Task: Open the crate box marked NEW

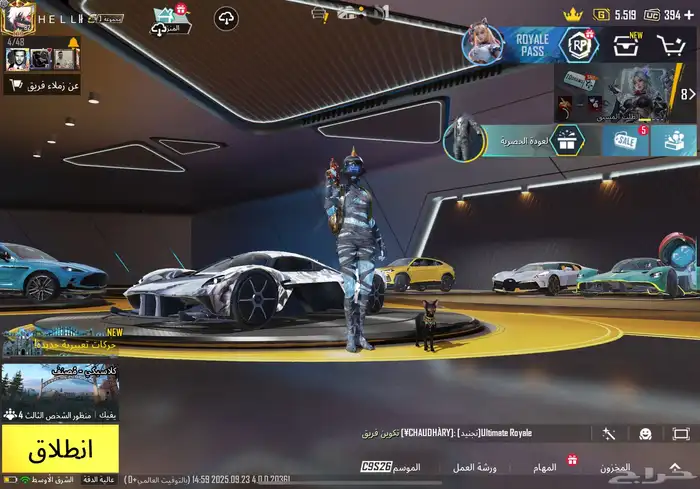Action: (628, 45)
